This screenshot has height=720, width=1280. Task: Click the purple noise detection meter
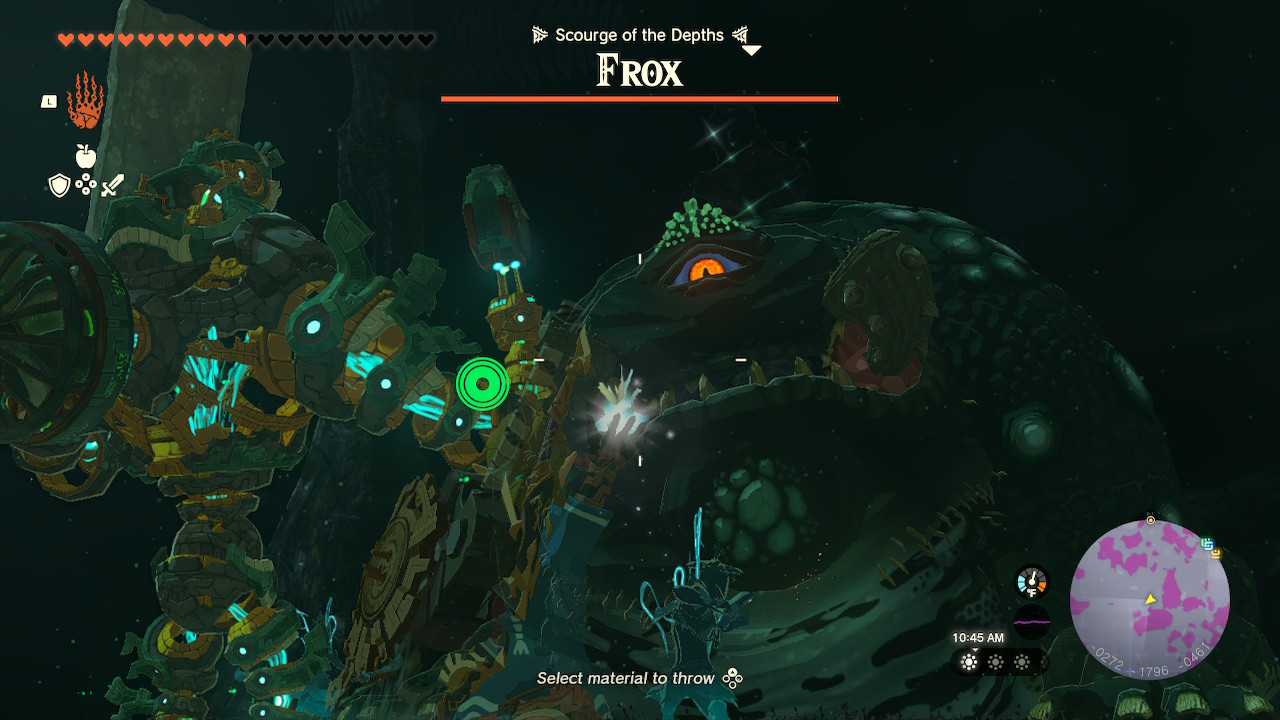(x=1031, y=621)
